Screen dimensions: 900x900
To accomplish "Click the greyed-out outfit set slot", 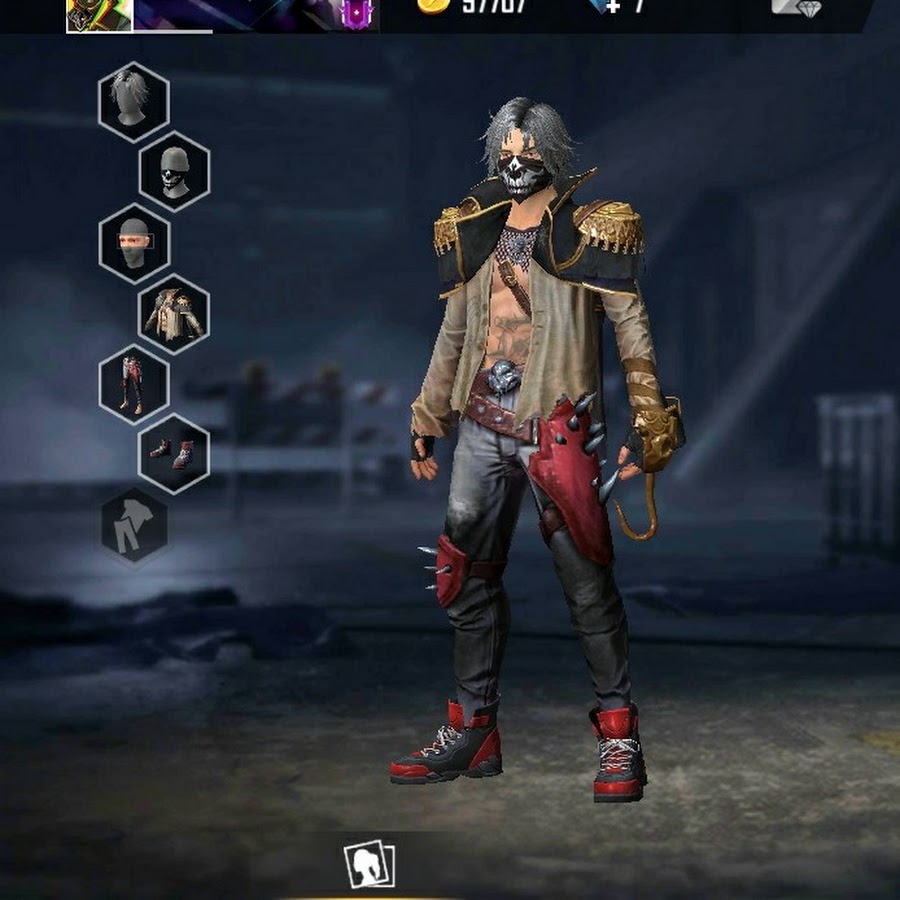I will [134, 525].
